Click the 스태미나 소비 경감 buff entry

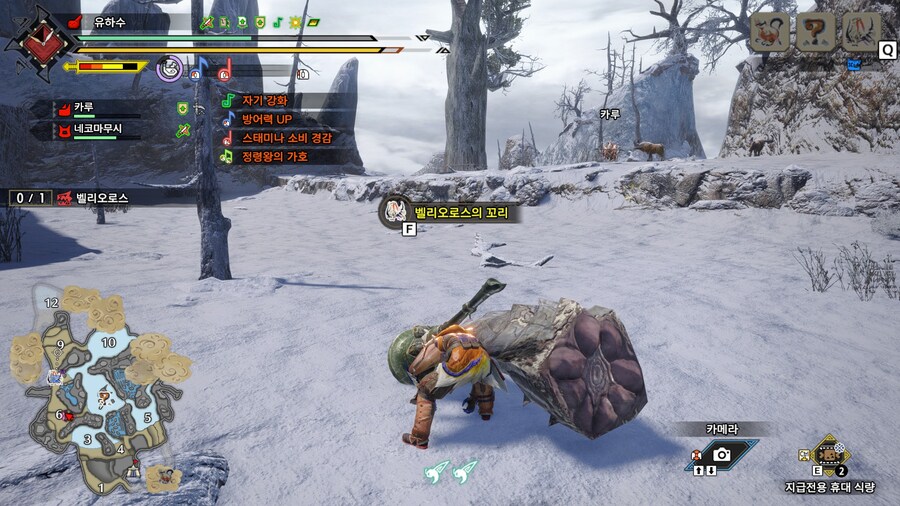click(x=285, y=138)
